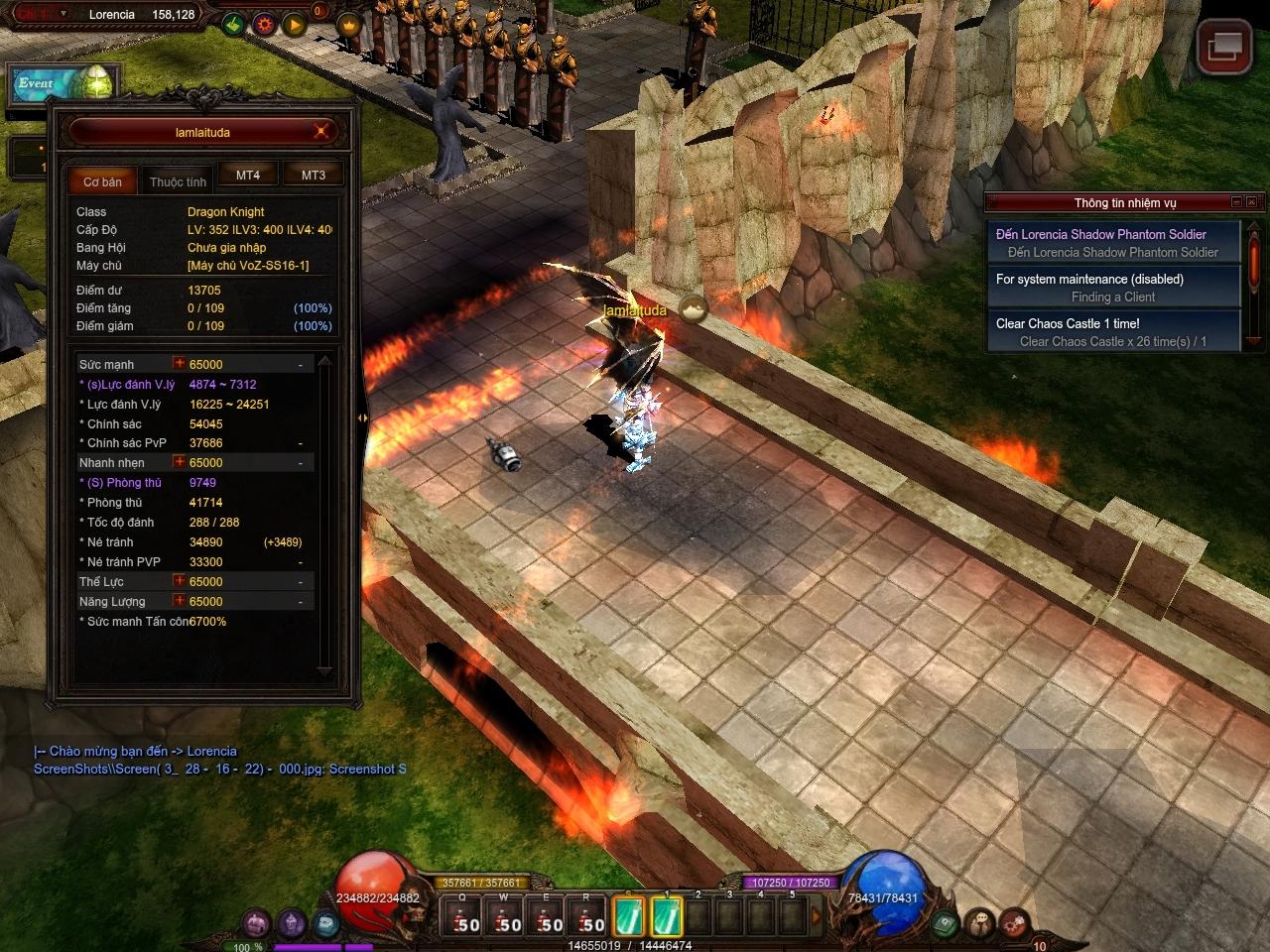The image size is (1270, 952).
Task: Close the lamlaituda character window
Action: (x=321, y=131)
